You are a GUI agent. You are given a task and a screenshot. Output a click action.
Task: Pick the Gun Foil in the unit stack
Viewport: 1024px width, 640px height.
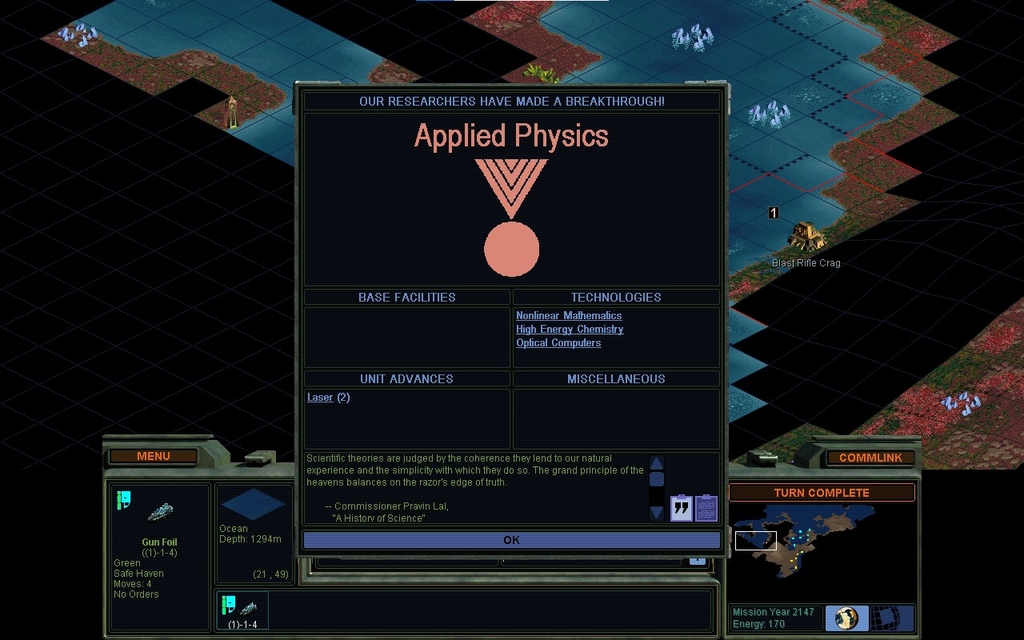[x=242, y=609]
